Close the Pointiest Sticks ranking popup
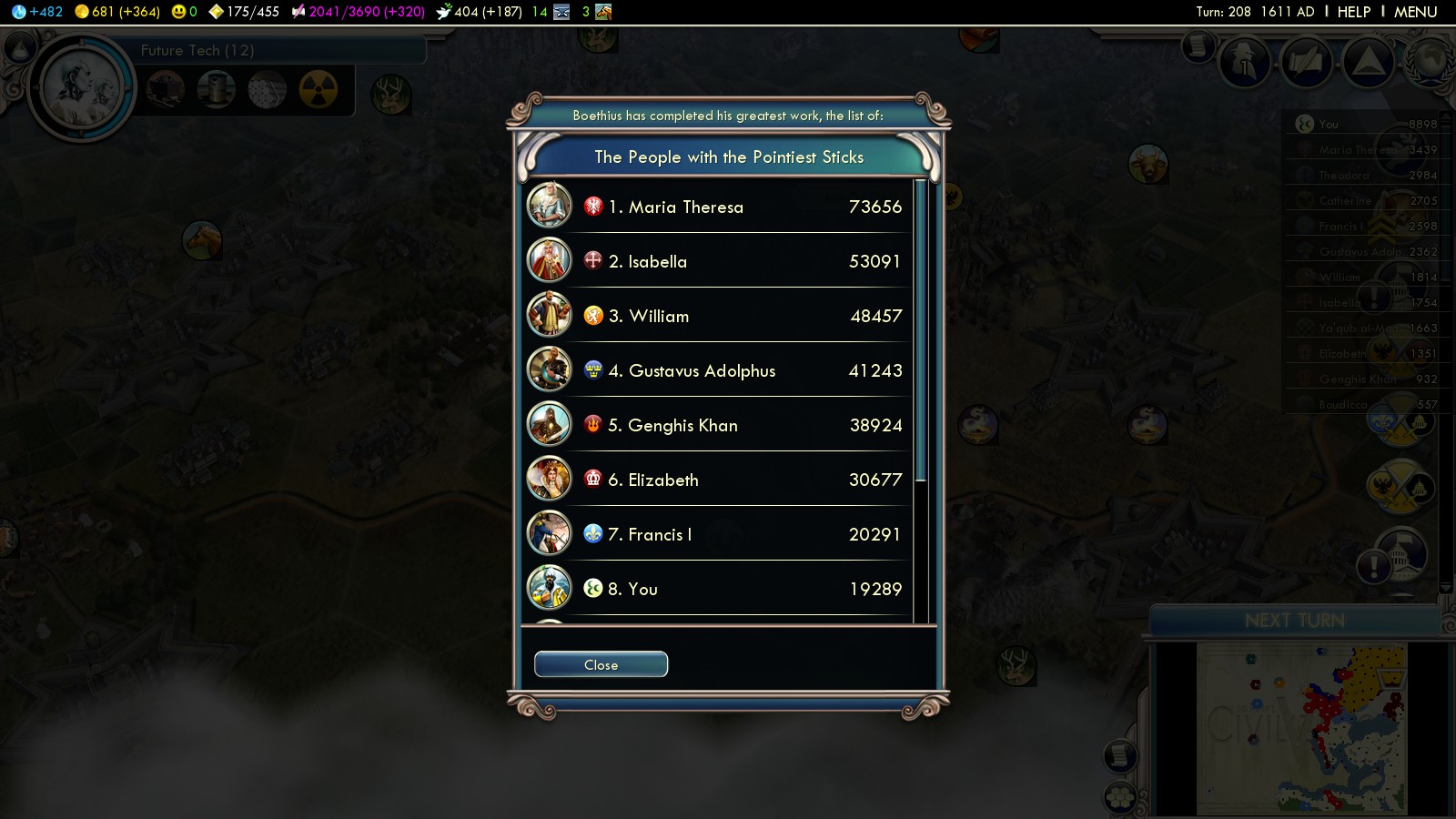The height and width of the screenshot is (819, 1456). coord(601,664)
